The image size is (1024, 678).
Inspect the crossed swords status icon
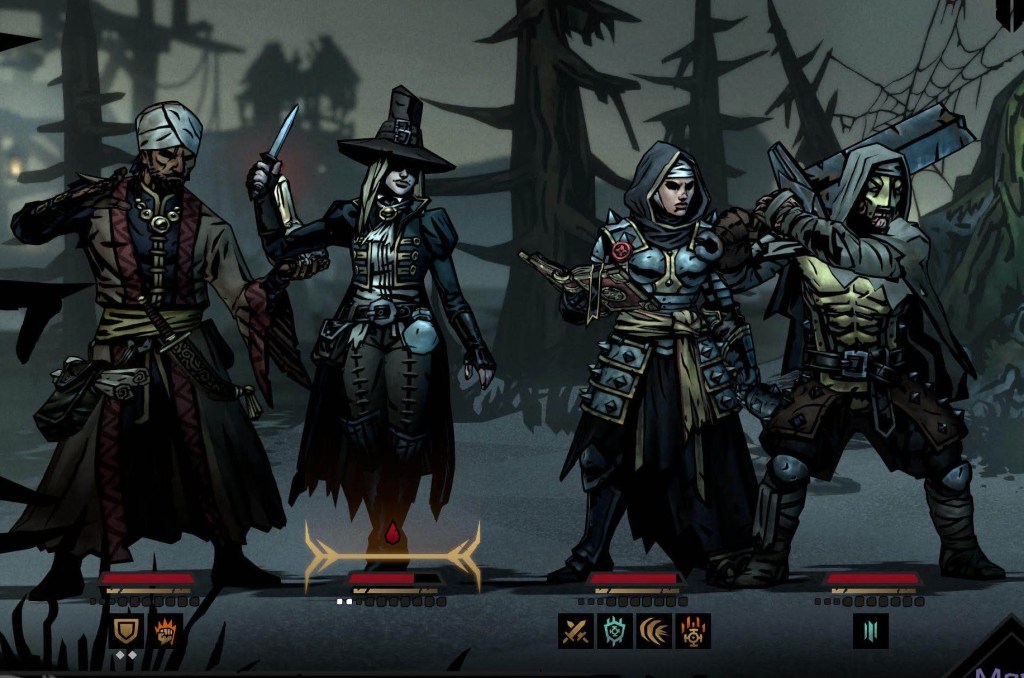point(576,631)
